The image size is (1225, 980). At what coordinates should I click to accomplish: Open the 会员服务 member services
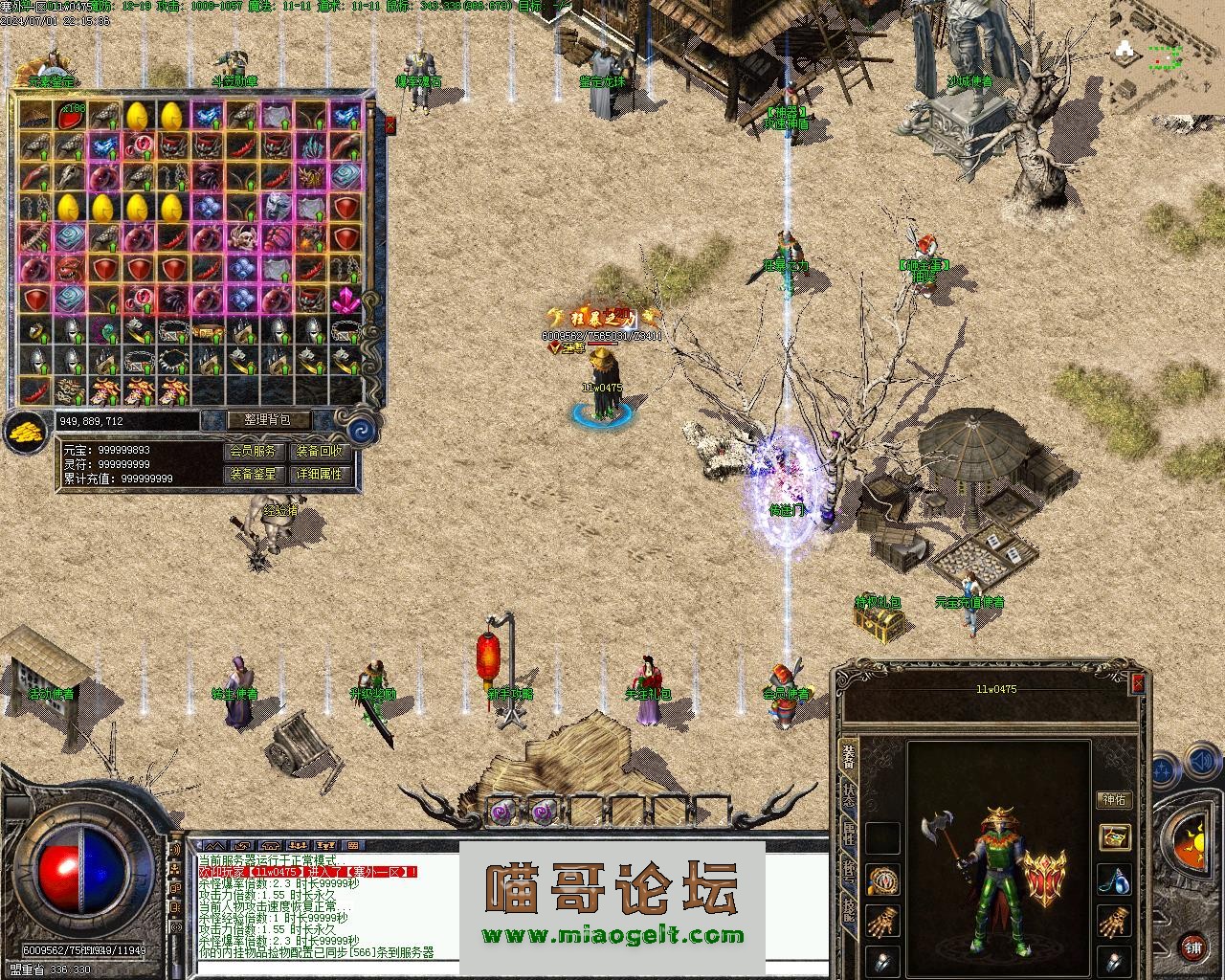[253, 451]
